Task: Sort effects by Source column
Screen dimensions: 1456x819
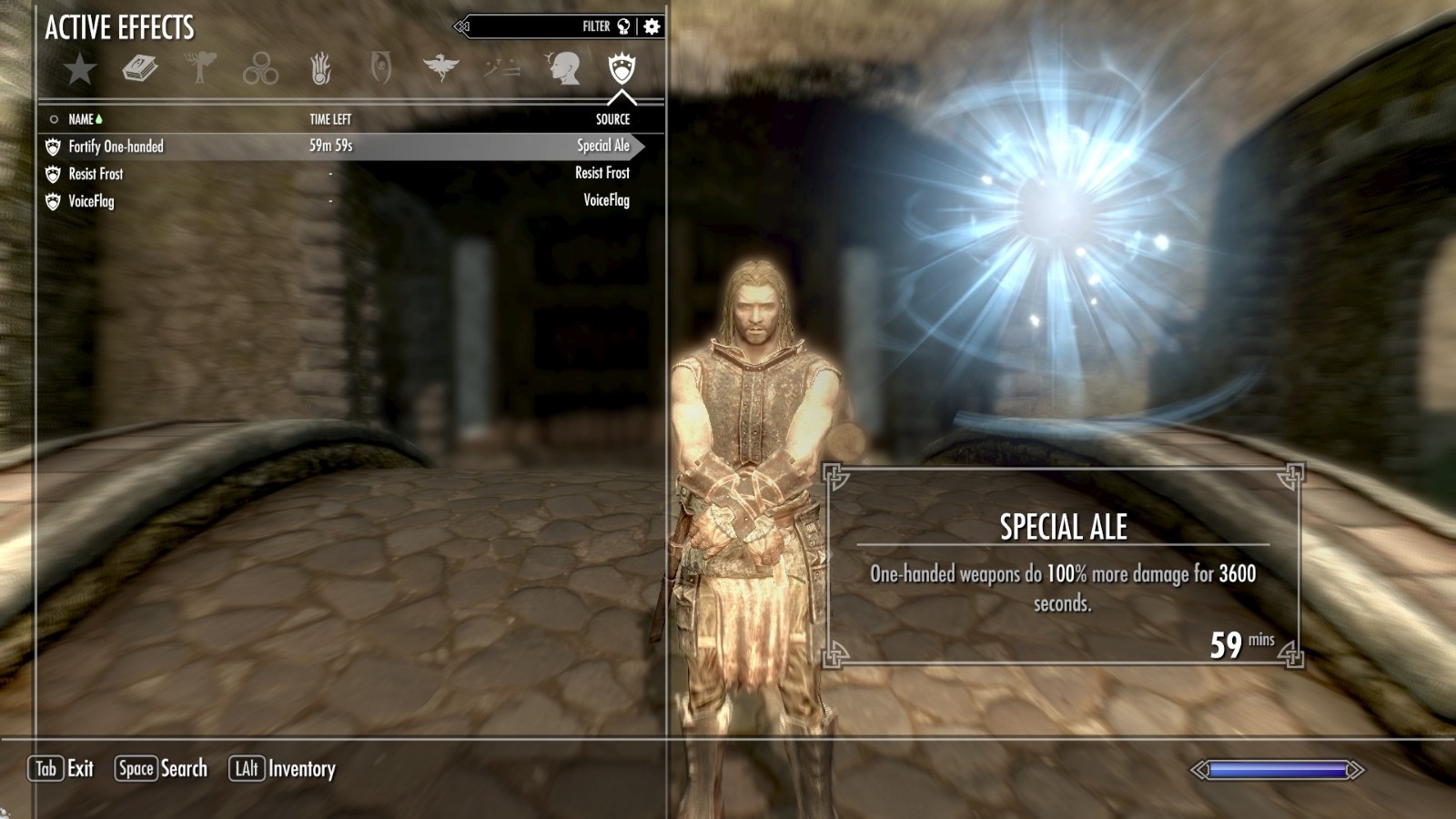Action: point(612,119)
